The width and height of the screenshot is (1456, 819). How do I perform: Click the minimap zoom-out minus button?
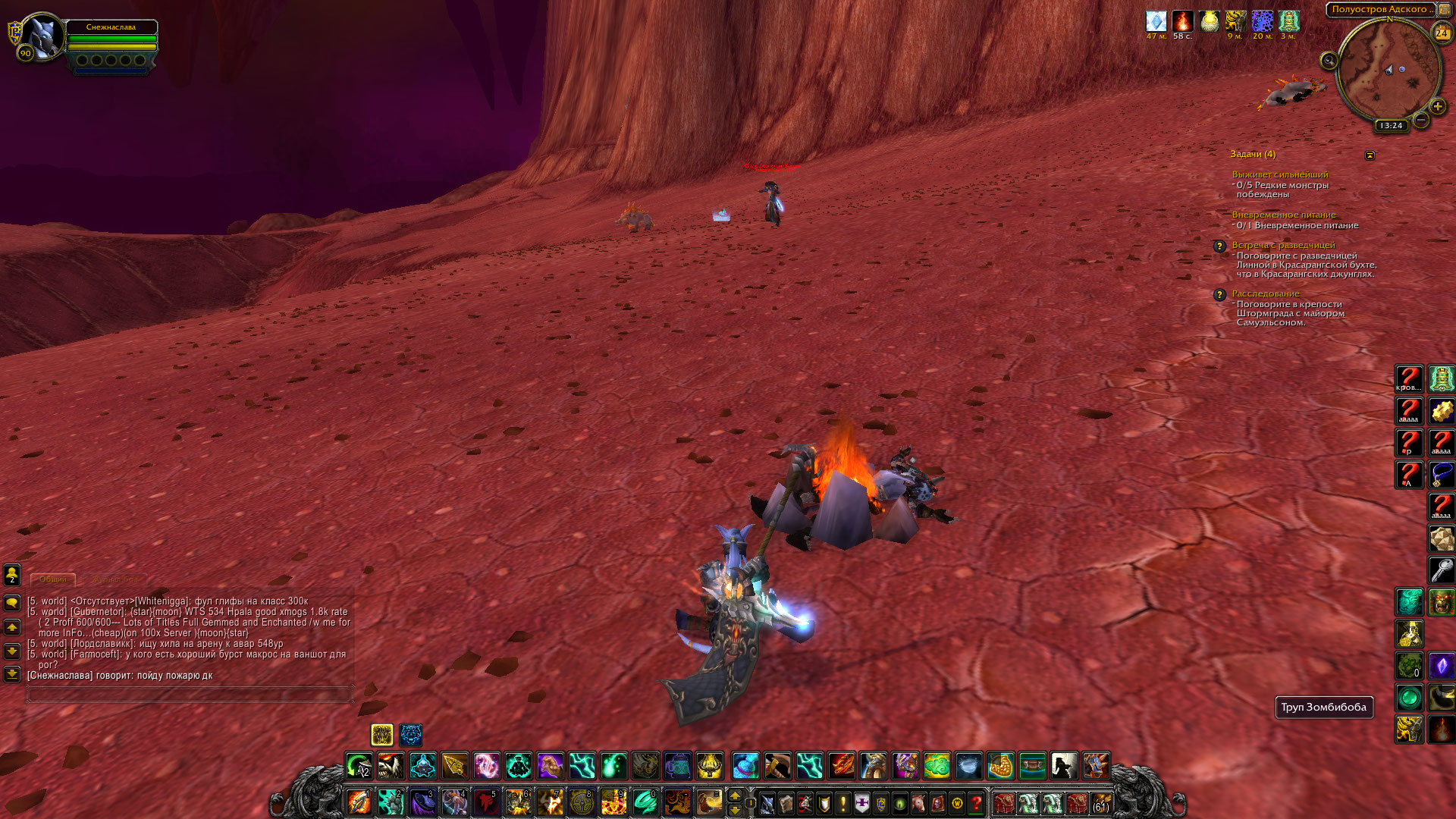click(1422, 120)
